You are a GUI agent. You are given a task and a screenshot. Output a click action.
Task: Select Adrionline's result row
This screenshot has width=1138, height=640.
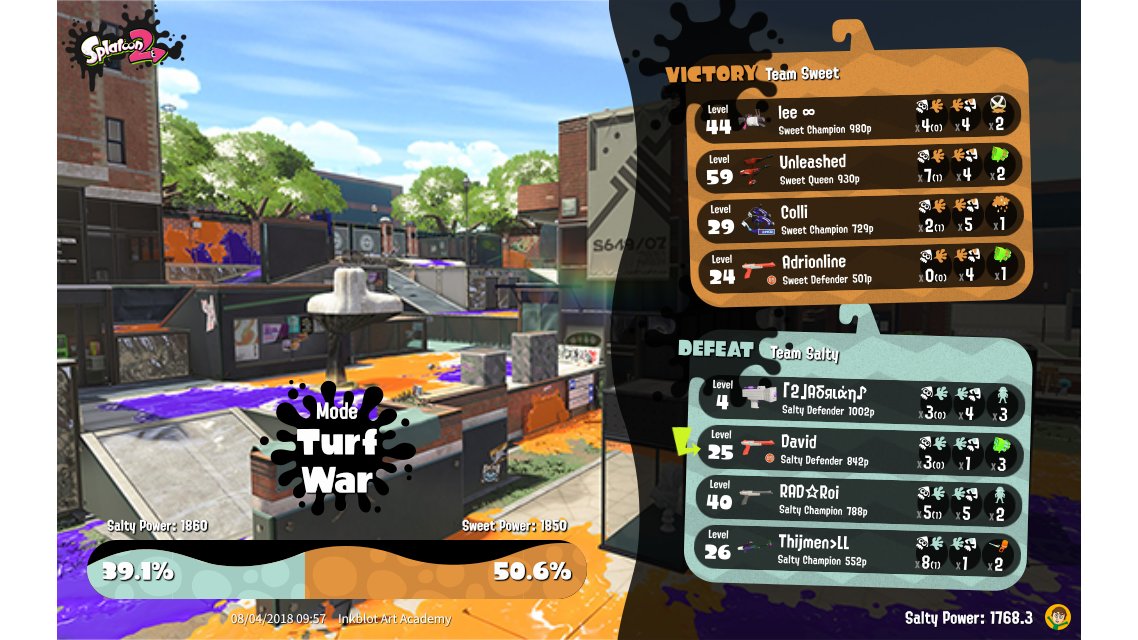click(858, 268)
